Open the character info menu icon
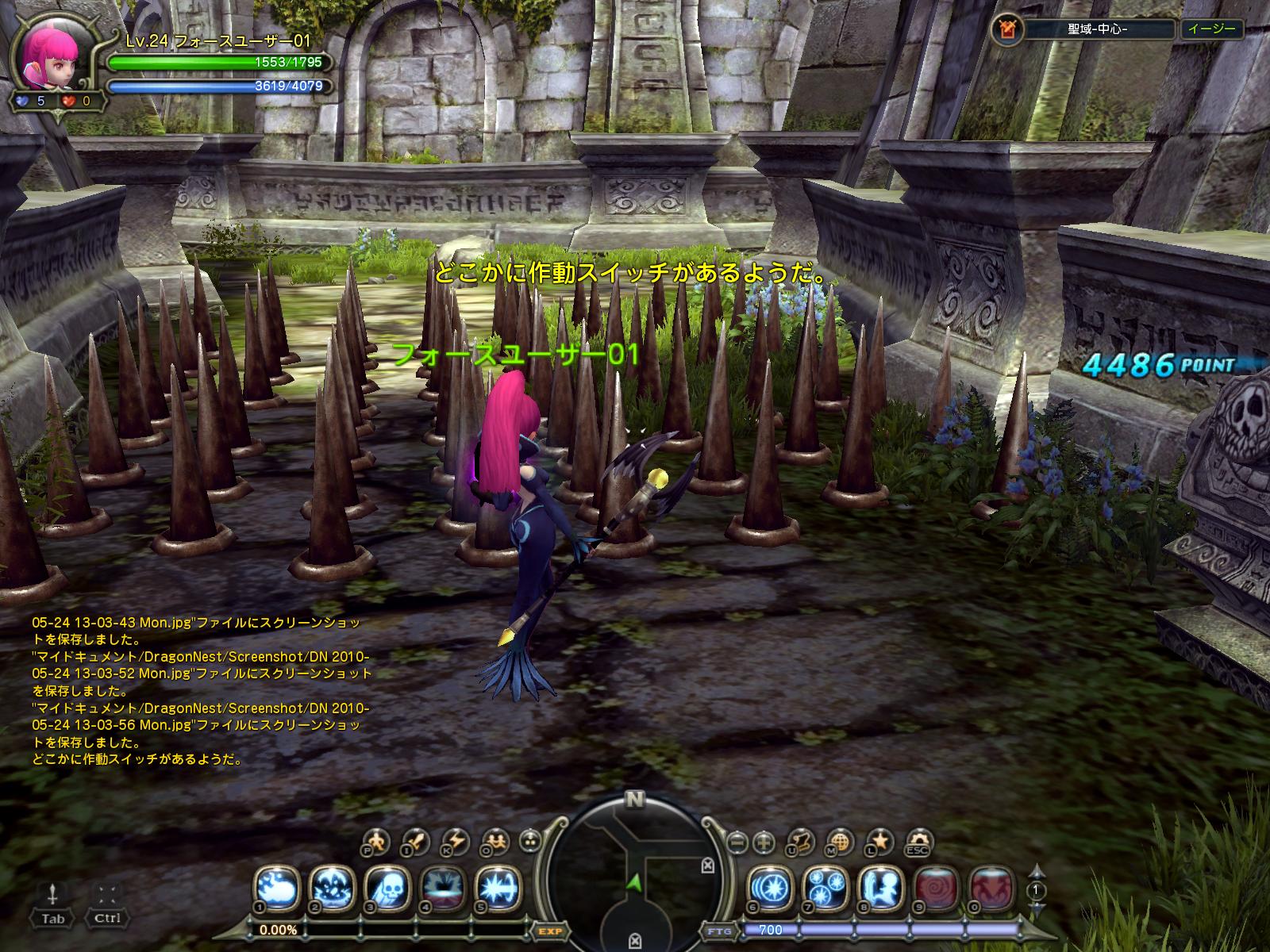Viewport: 1270px width, 952px height. [375, 841]
